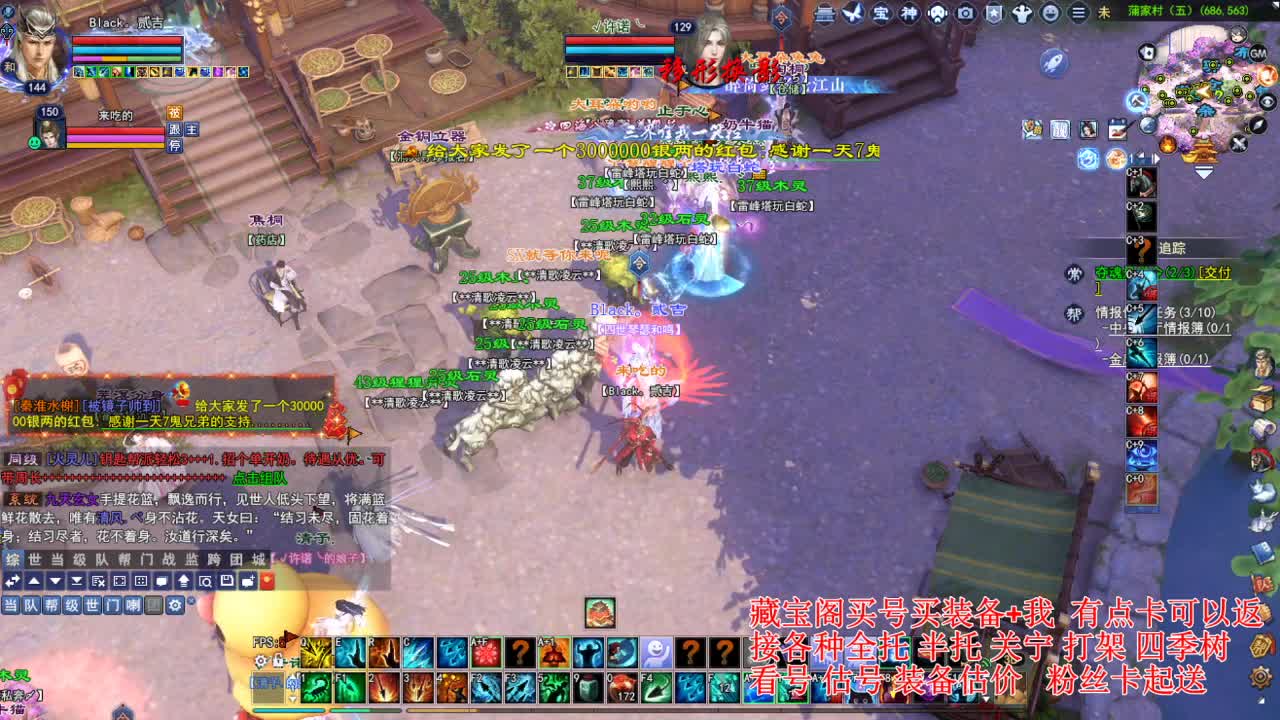
Task: Toggle the 喇 loudspeaker channel in the chat bar
Action: (x=134, y=605)
